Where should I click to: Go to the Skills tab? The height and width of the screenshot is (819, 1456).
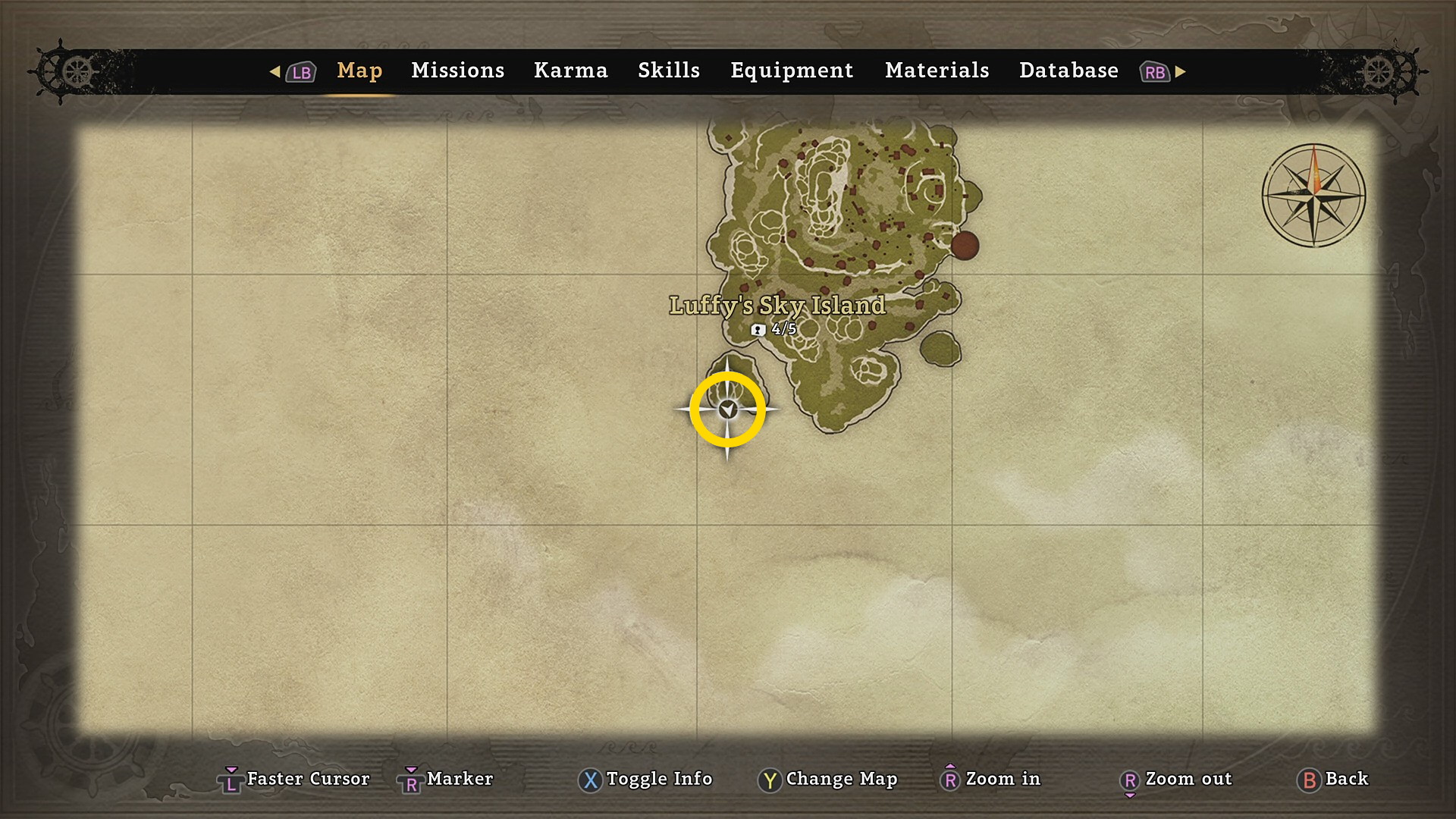668,71
